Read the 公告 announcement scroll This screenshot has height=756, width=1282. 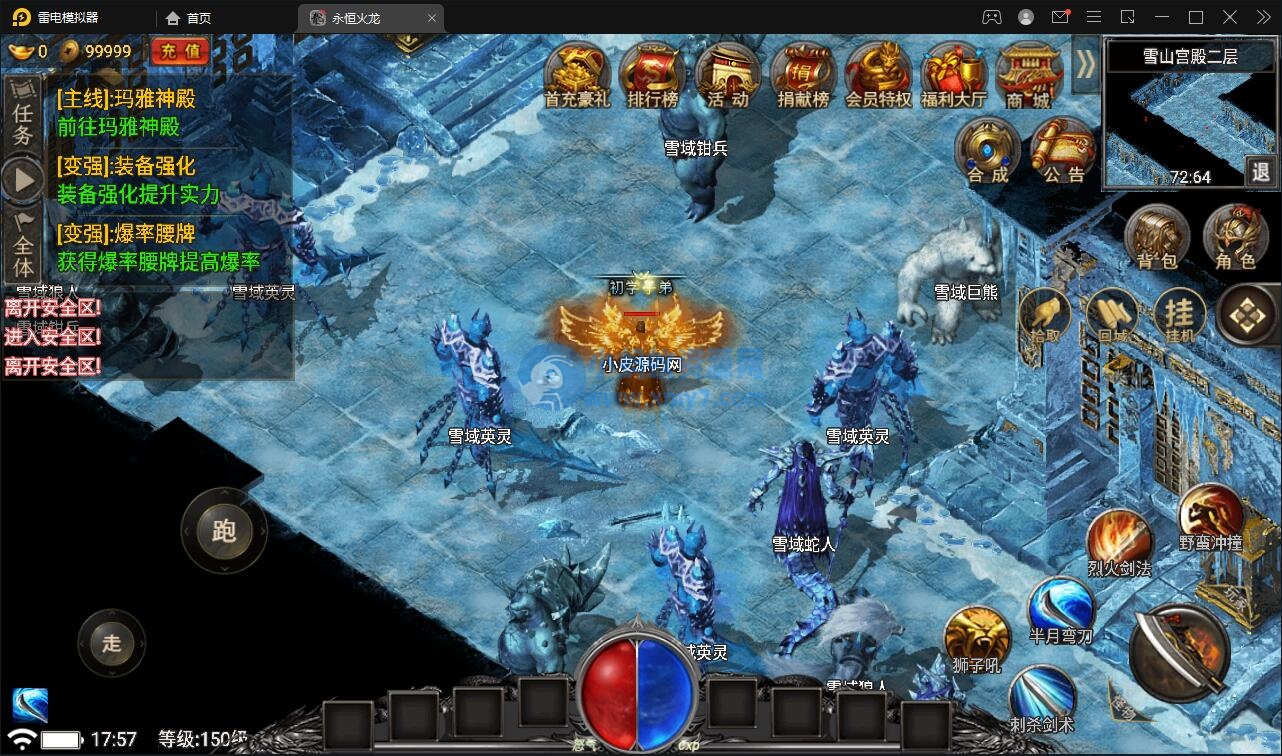tap(1063, 152)
